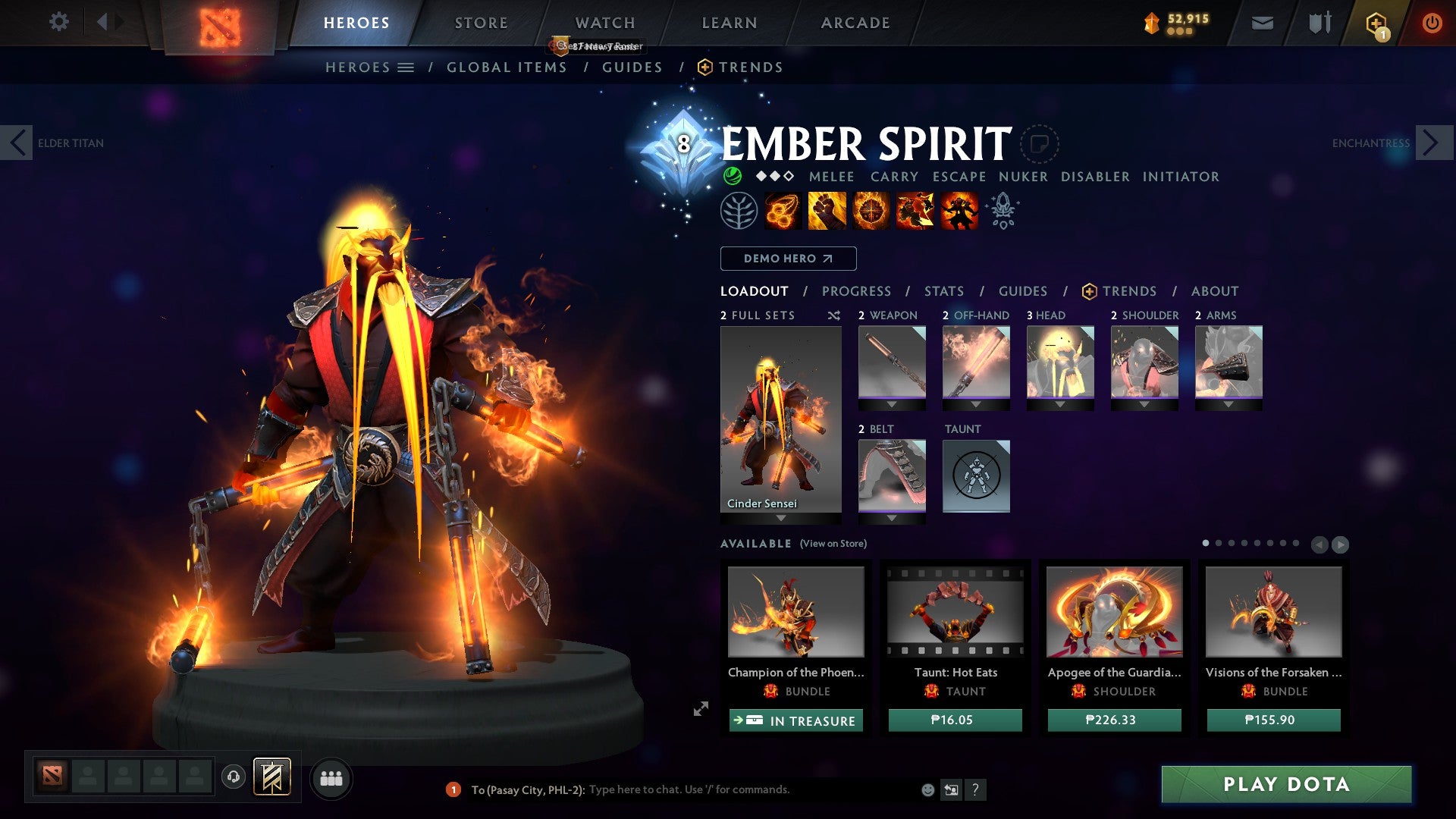
Task: Open the GLOBAL ITEMS menu item
Action: point(507,67)
